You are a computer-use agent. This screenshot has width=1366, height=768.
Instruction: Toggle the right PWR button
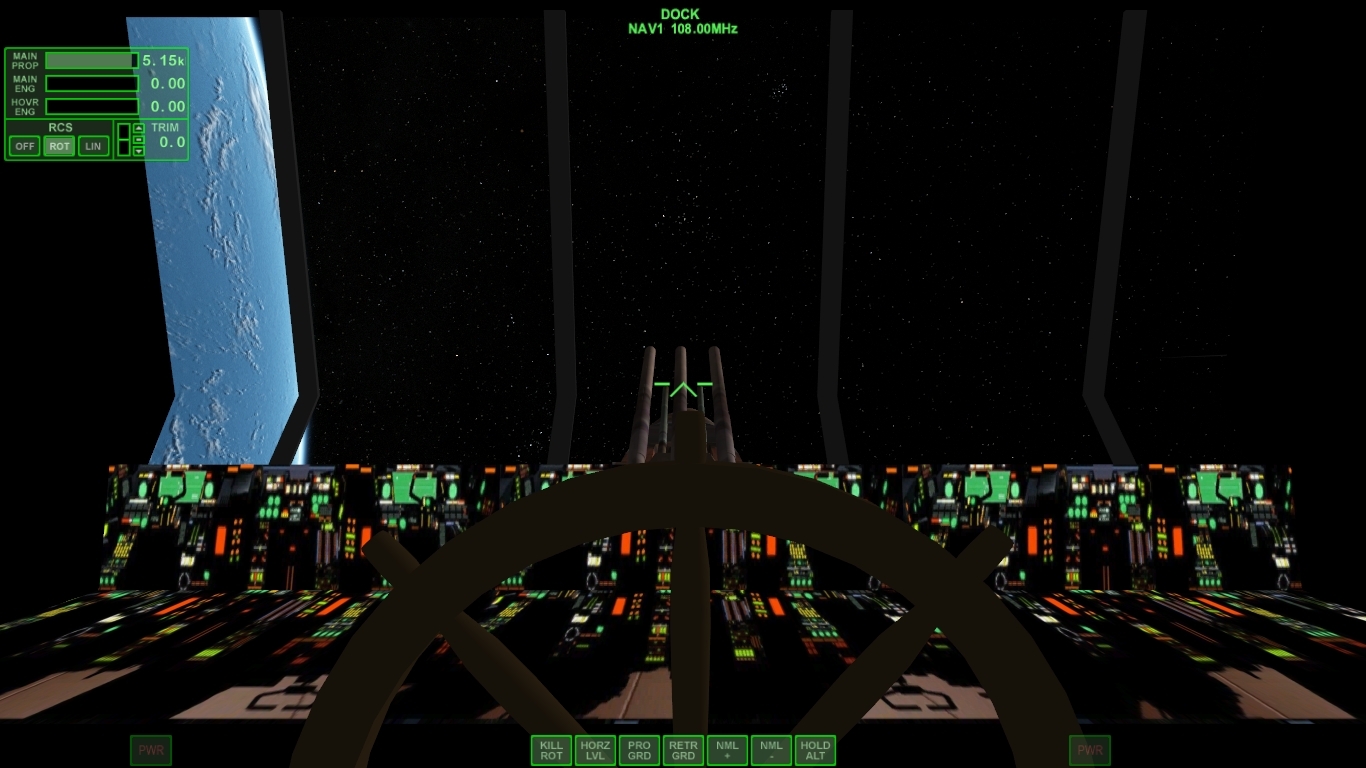coord(1090,750)
